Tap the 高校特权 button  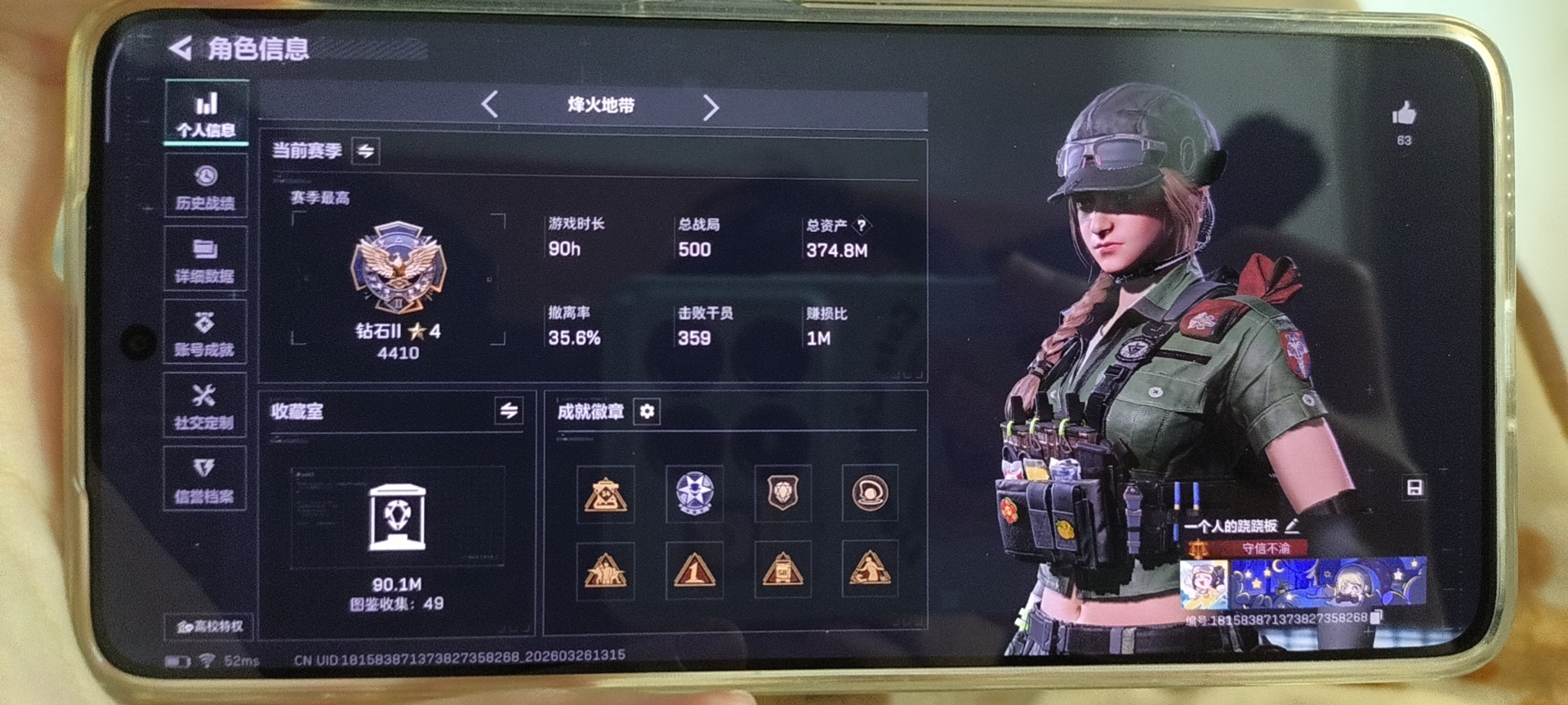click(209, 626)
